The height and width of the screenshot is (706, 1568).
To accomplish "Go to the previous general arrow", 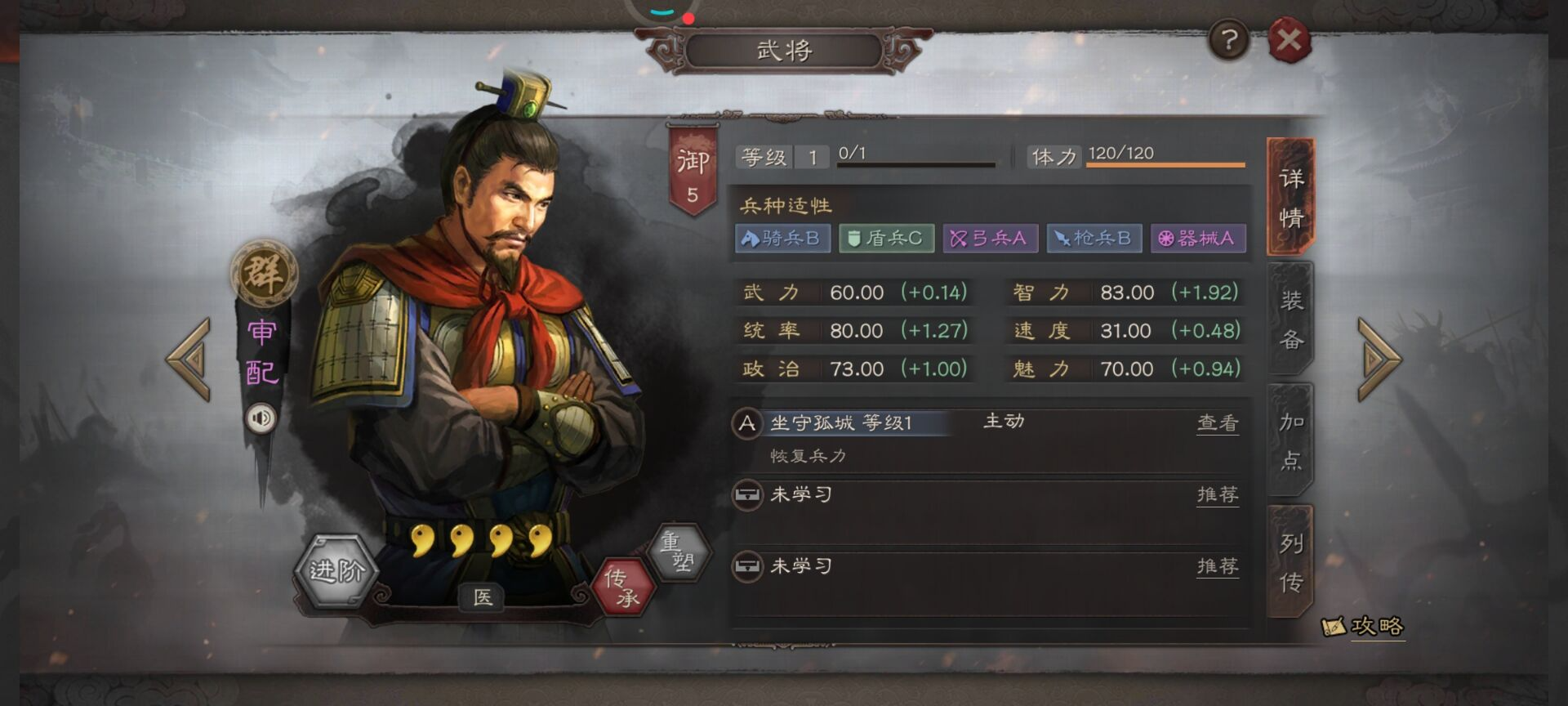I will [x=189, y=360].
